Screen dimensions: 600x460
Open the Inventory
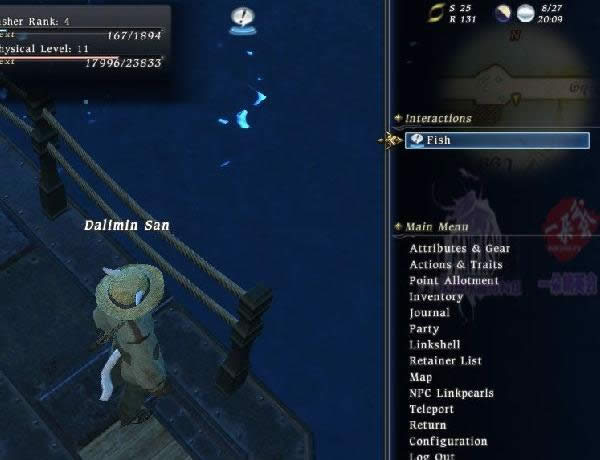click(436, 297)
